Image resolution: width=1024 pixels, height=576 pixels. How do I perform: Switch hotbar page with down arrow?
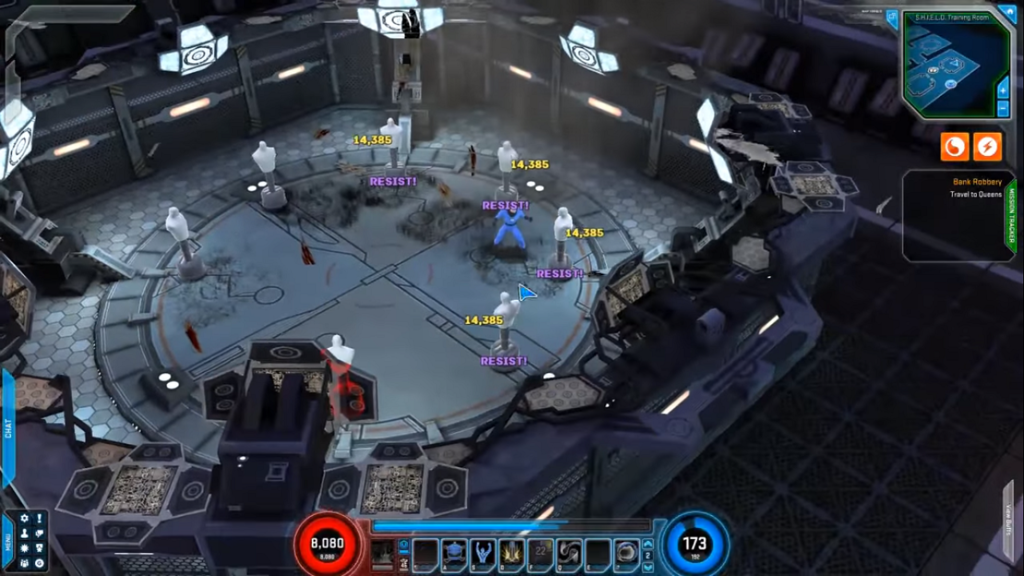648,566
